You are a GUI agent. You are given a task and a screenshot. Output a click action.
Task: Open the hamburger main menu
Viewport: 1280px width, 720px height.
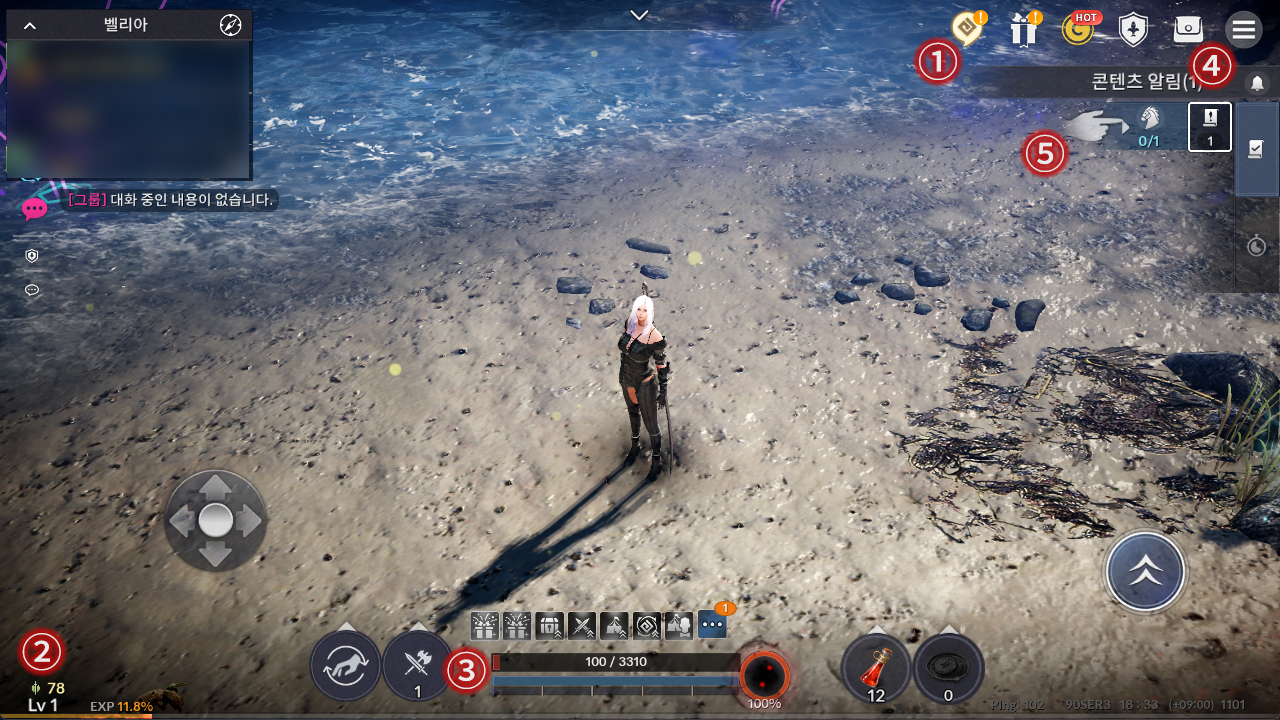1244,30
